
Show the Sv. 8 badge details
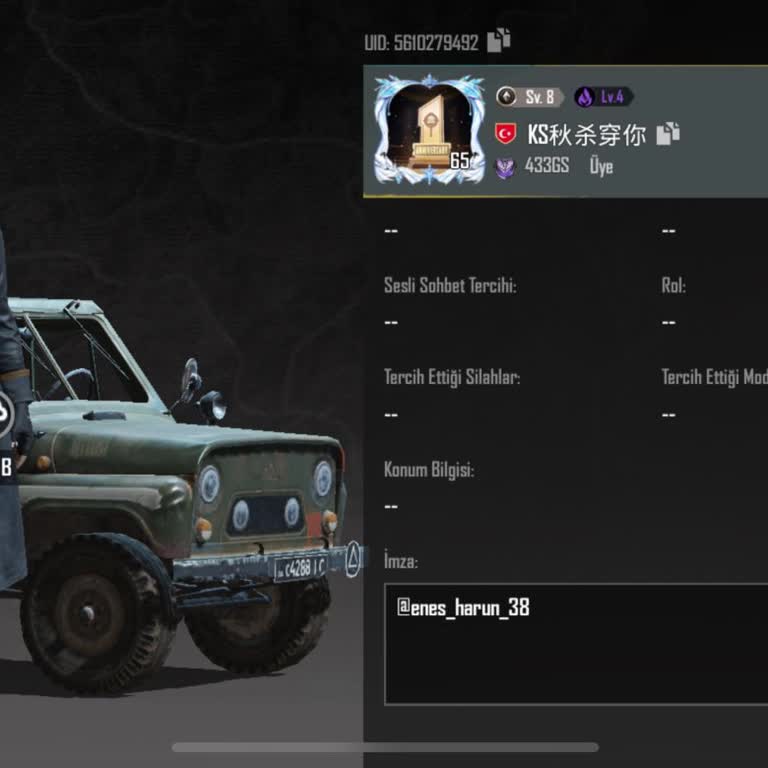530,97
